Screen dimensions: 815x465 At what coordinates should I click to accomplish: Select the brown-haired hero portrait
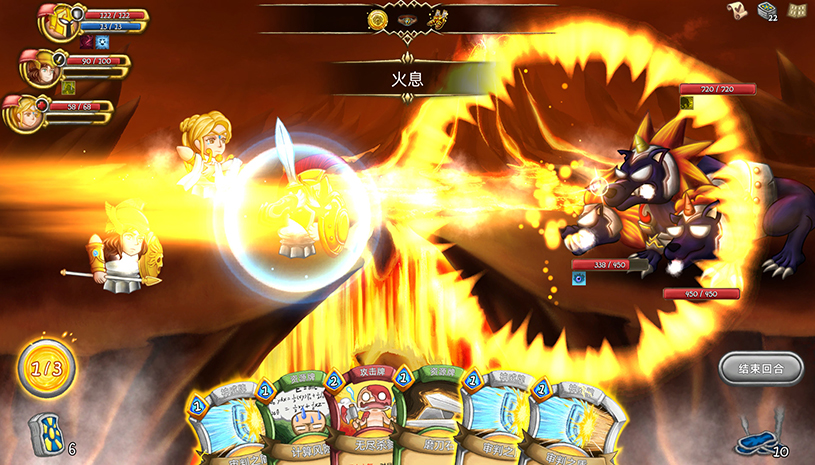tap(39, 67)
